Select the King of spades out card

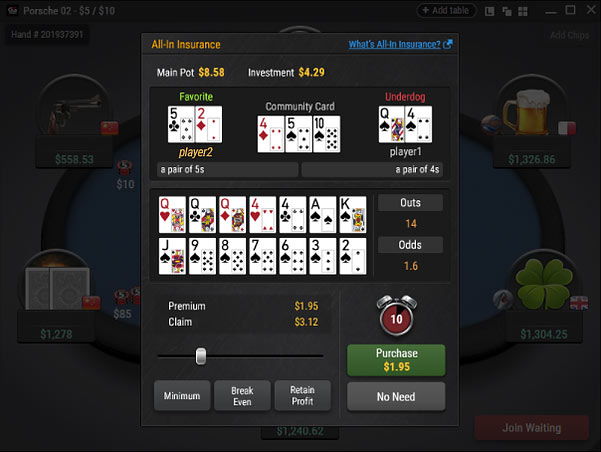[352, 215]
